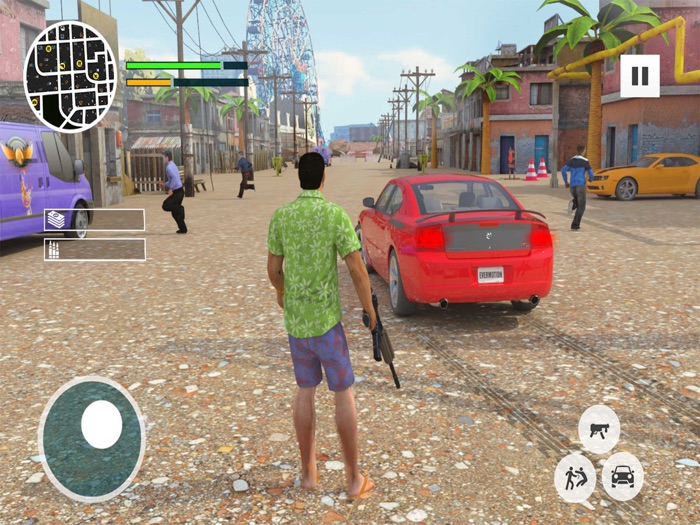Screen dimensions: 700x525
Task: Activate the melee punch attack button
Action: (x=575, y=477)
